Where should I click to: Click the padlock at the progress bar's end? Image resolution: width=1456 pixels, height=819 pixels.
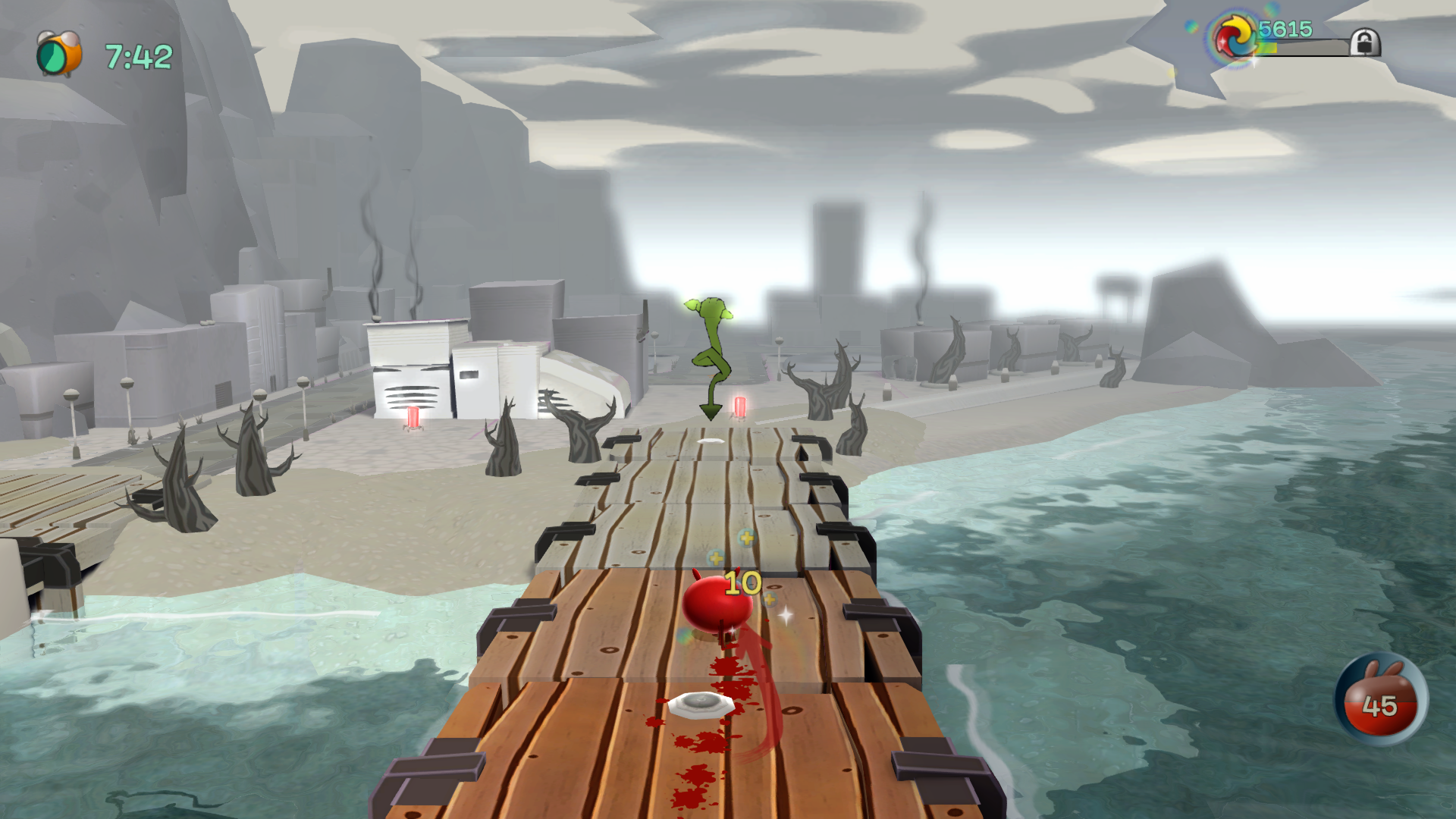pyautogui.click(x=1364, y=42)
